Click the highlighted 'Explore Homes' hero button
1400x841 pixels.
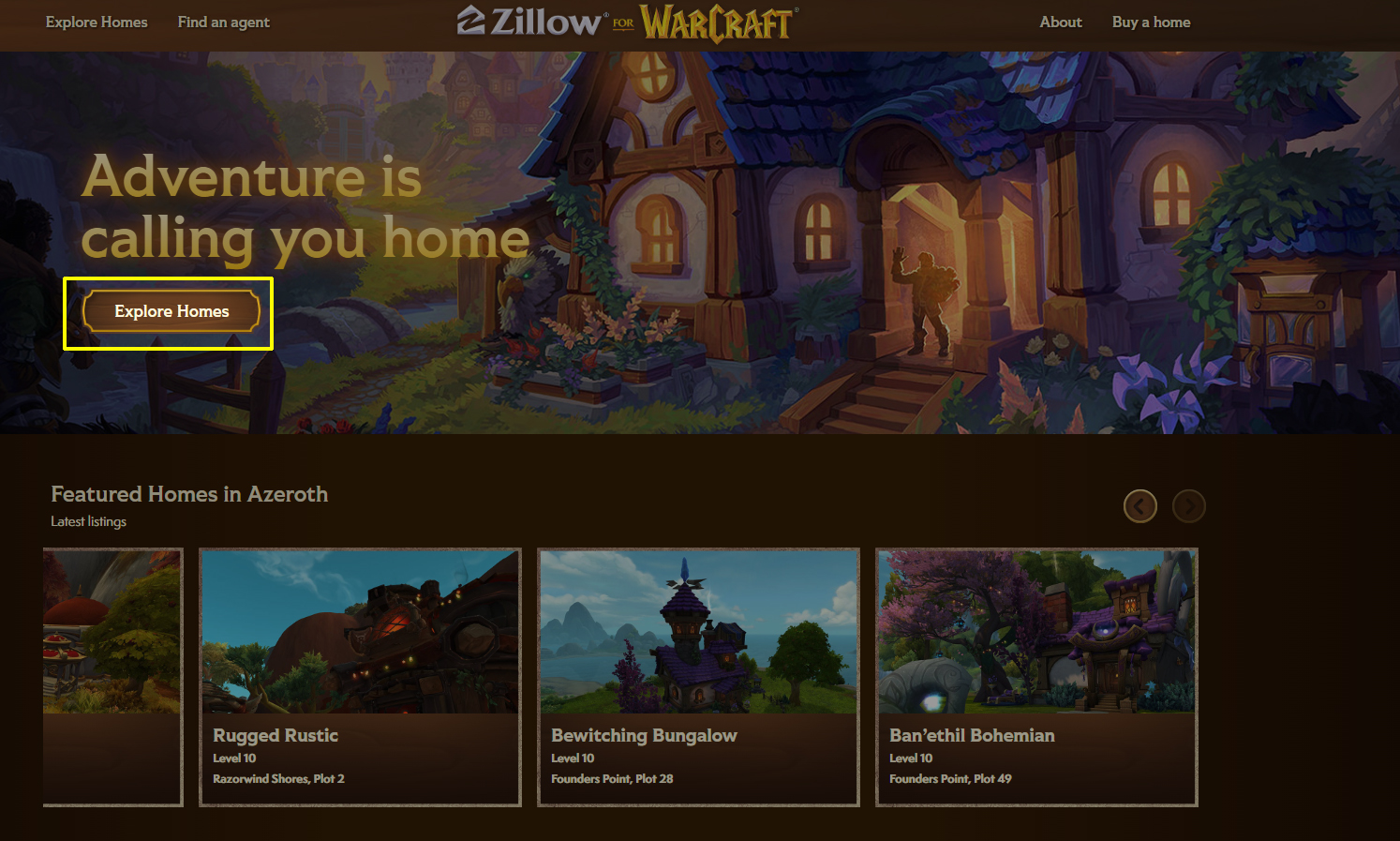[171, 311]
